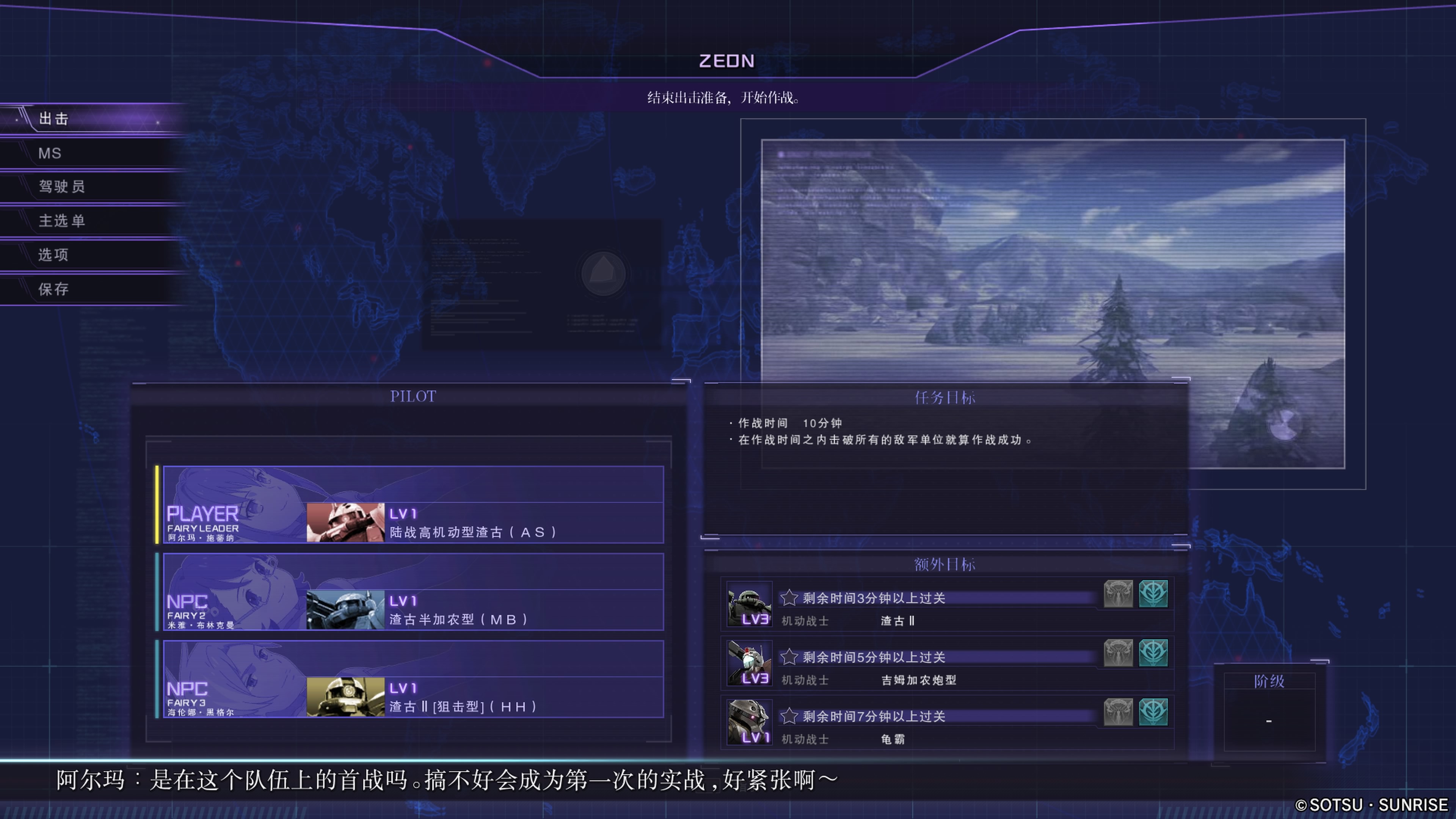
Task: Click the LV1 龟霸 mobile suit portrait
Action: coord(749,722)
